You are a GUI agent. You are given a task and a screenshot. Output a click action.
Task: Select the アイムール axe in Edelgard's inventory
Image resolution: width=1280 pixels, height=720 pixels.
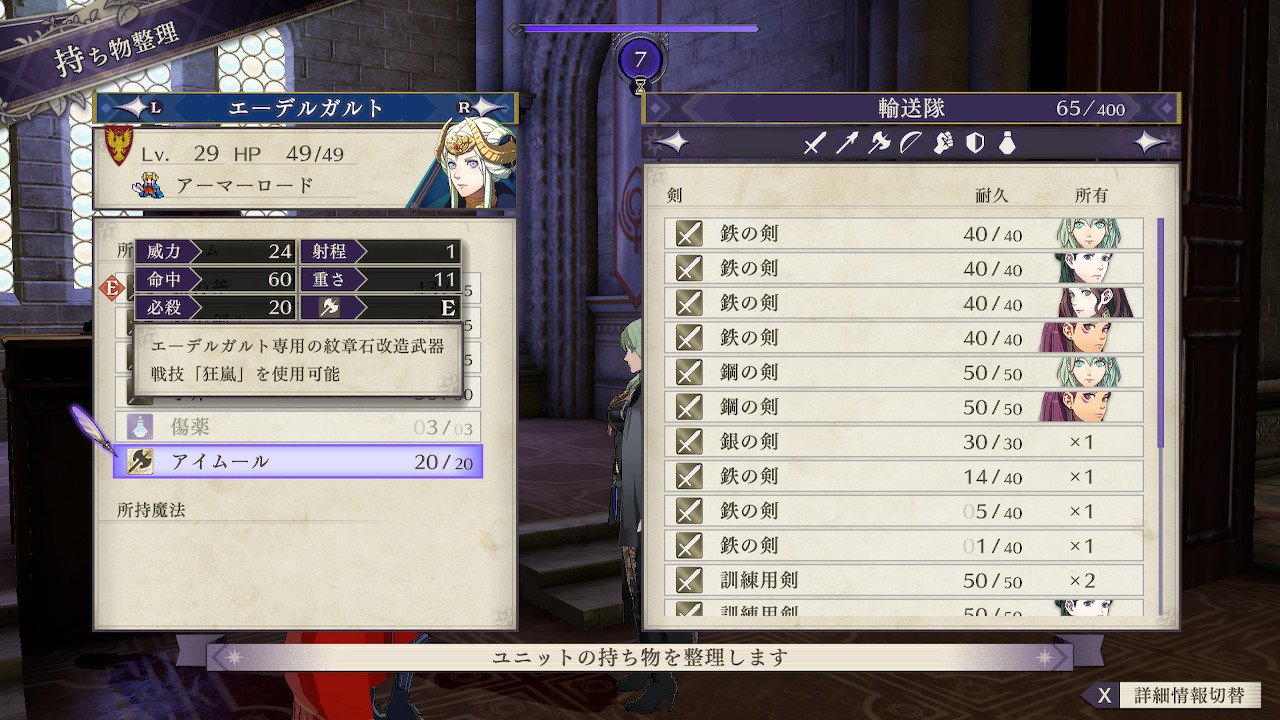tap(298, 461)
